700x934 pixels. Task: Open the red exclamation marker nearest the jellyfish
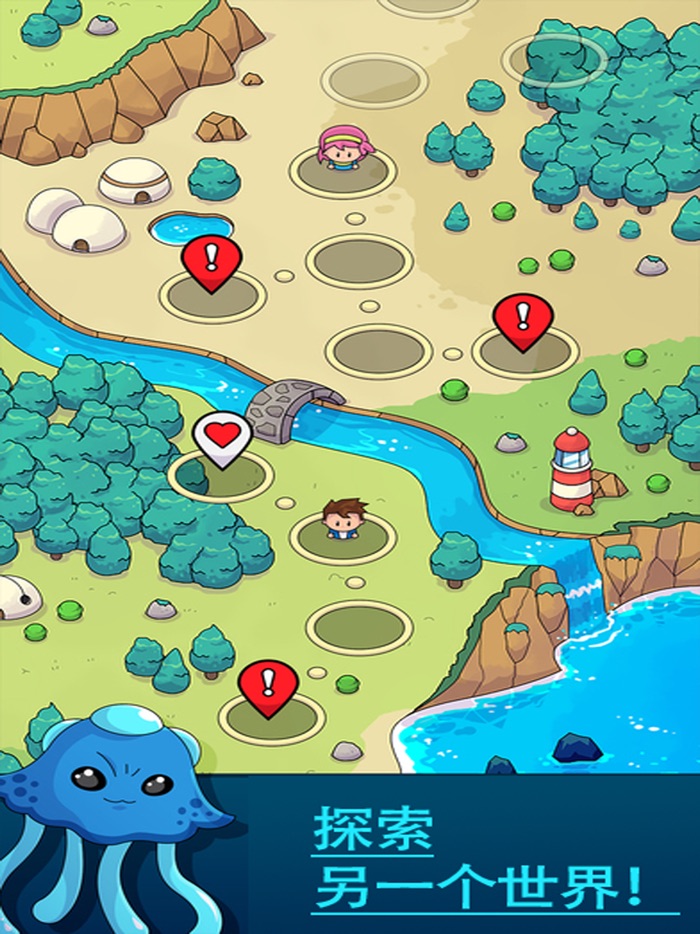[x=268, y=685]
